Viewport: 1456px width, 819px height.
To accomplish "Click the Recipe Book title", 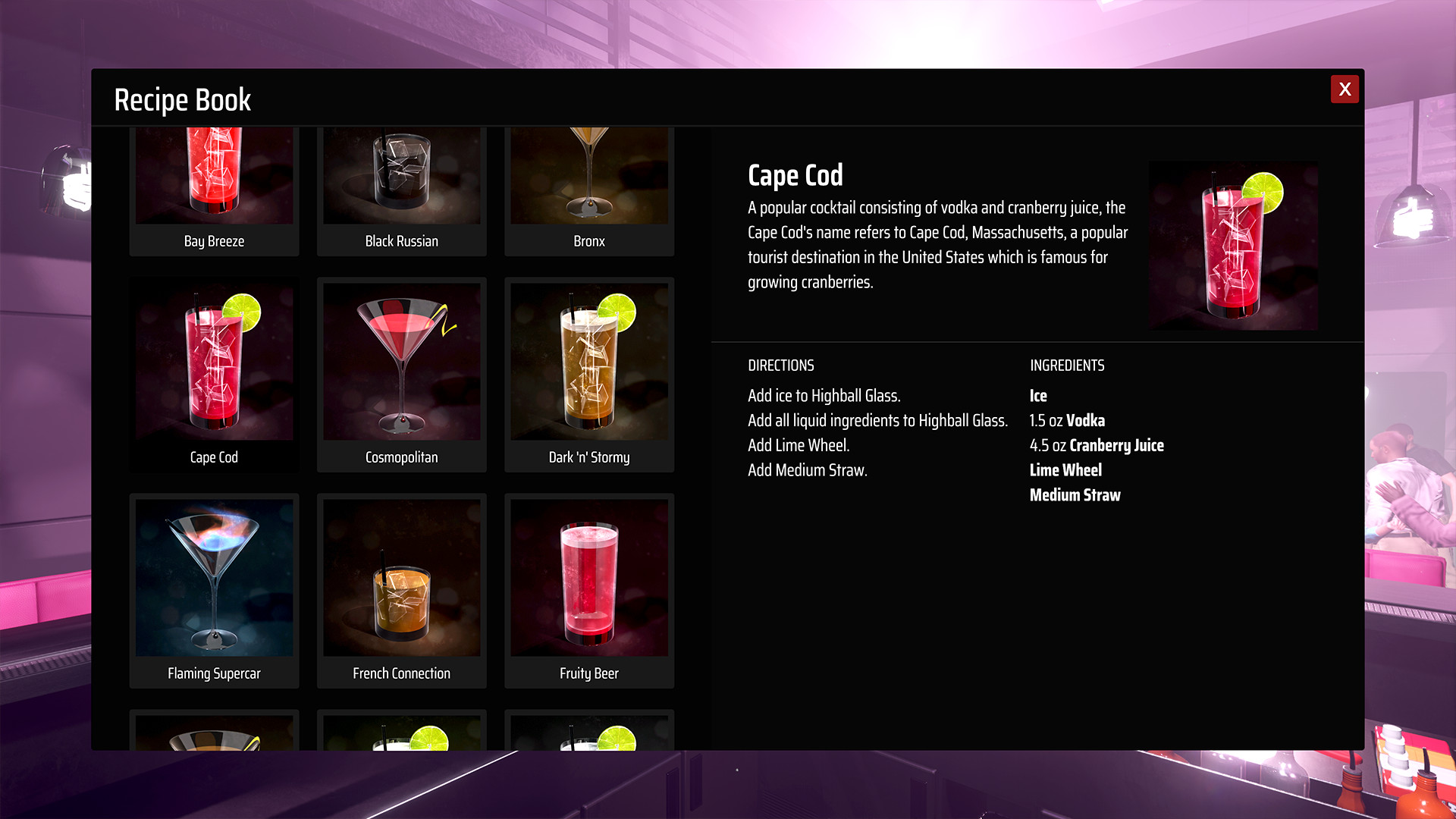I will coord(183,99).
